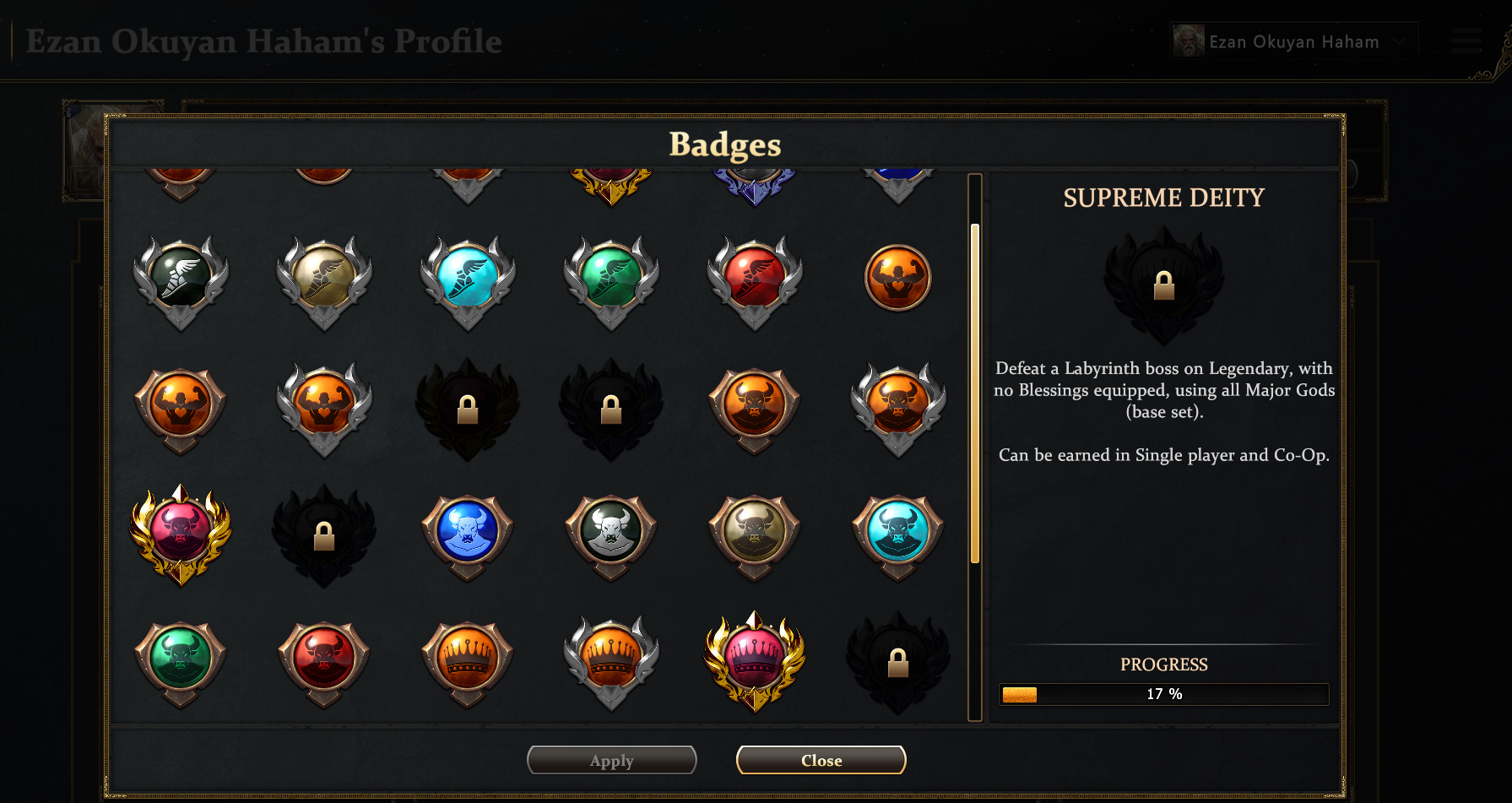Screen dimensions: 1512x803
Task: Select the silver-winged orange bull badge
Action: click(898, 405)
